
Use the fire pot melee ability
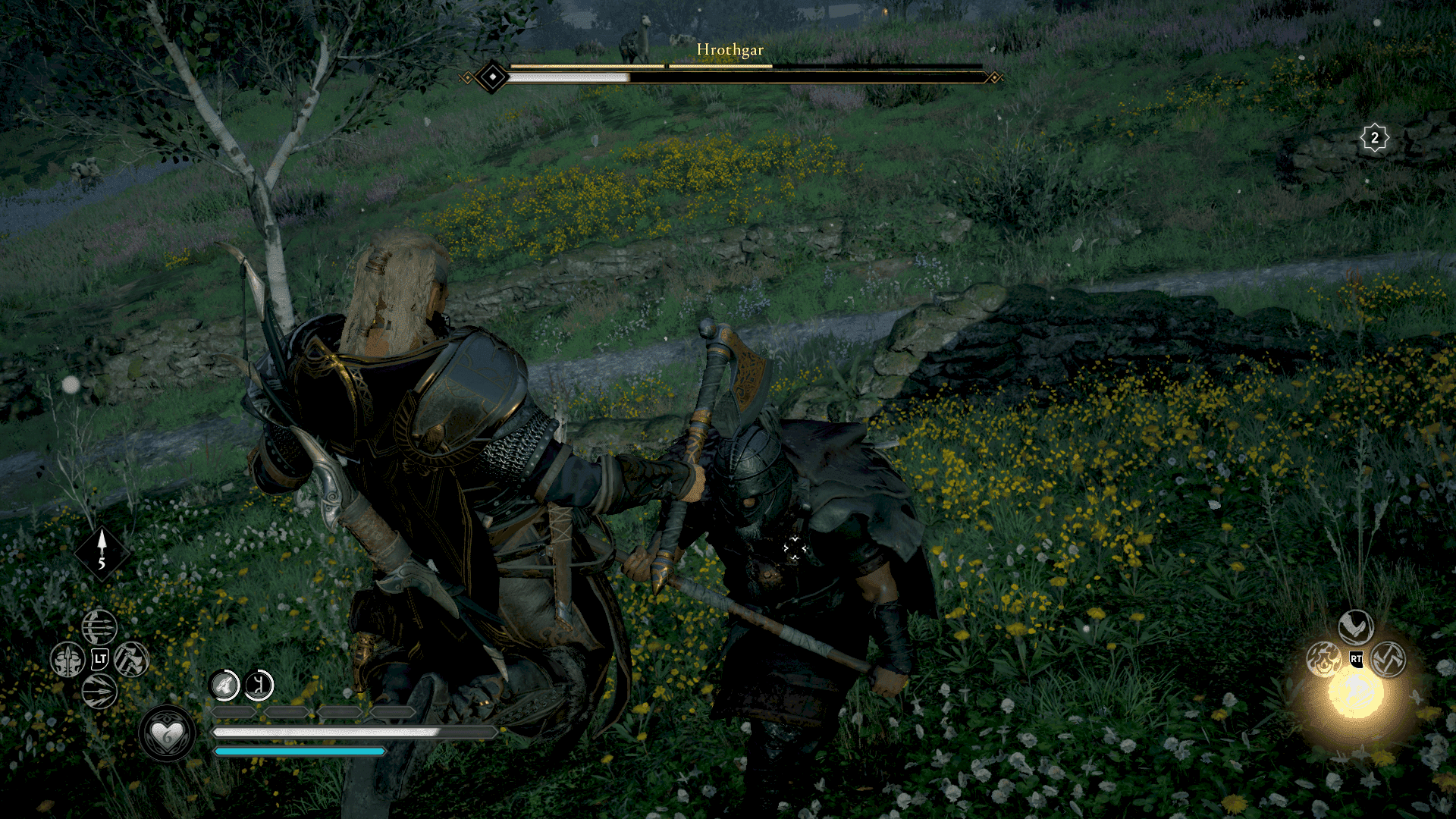[1323, 659]
